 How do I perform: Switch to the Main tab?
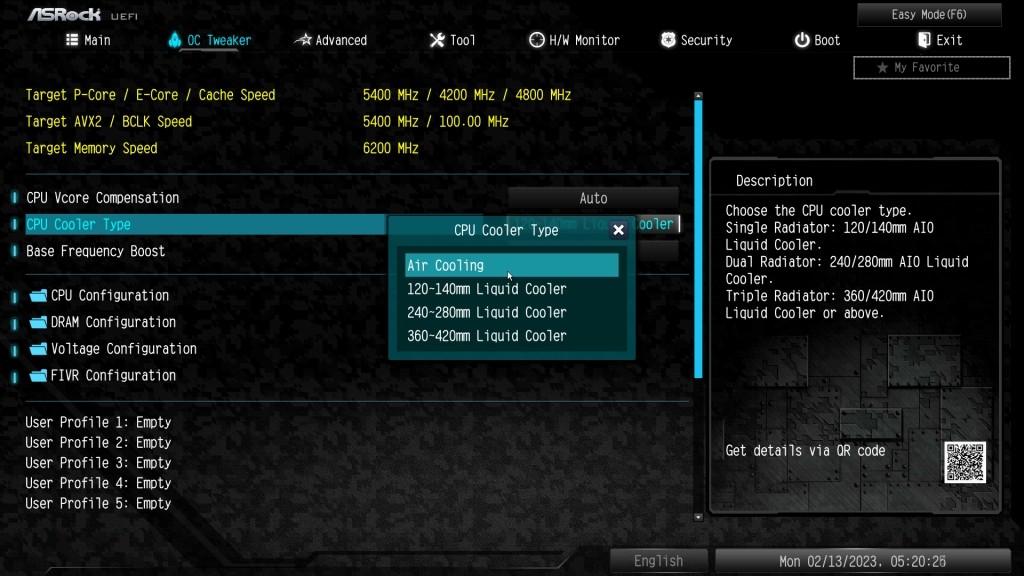[88, 40]
